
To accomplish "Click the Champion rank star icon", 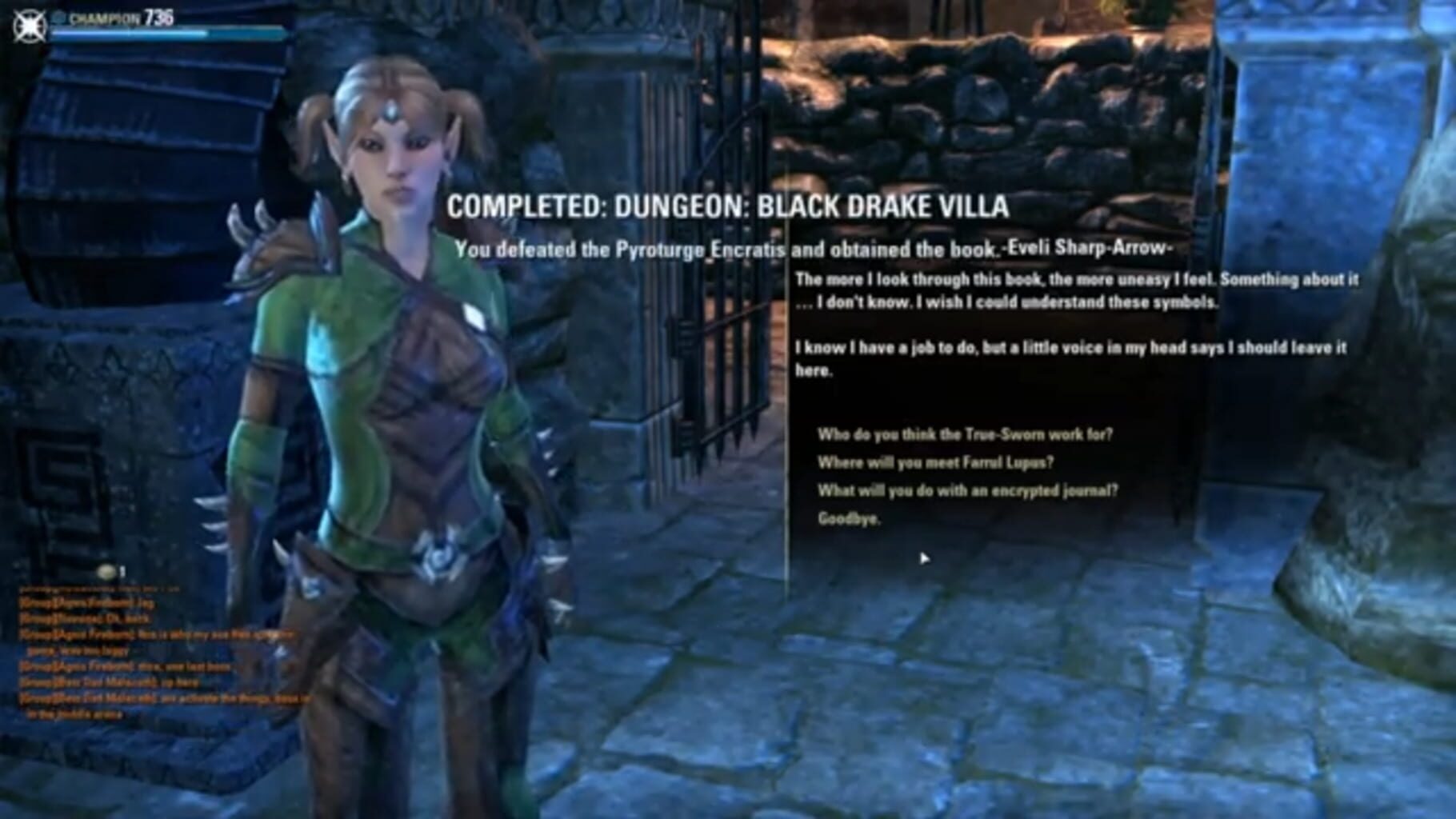I will point(58,18).
